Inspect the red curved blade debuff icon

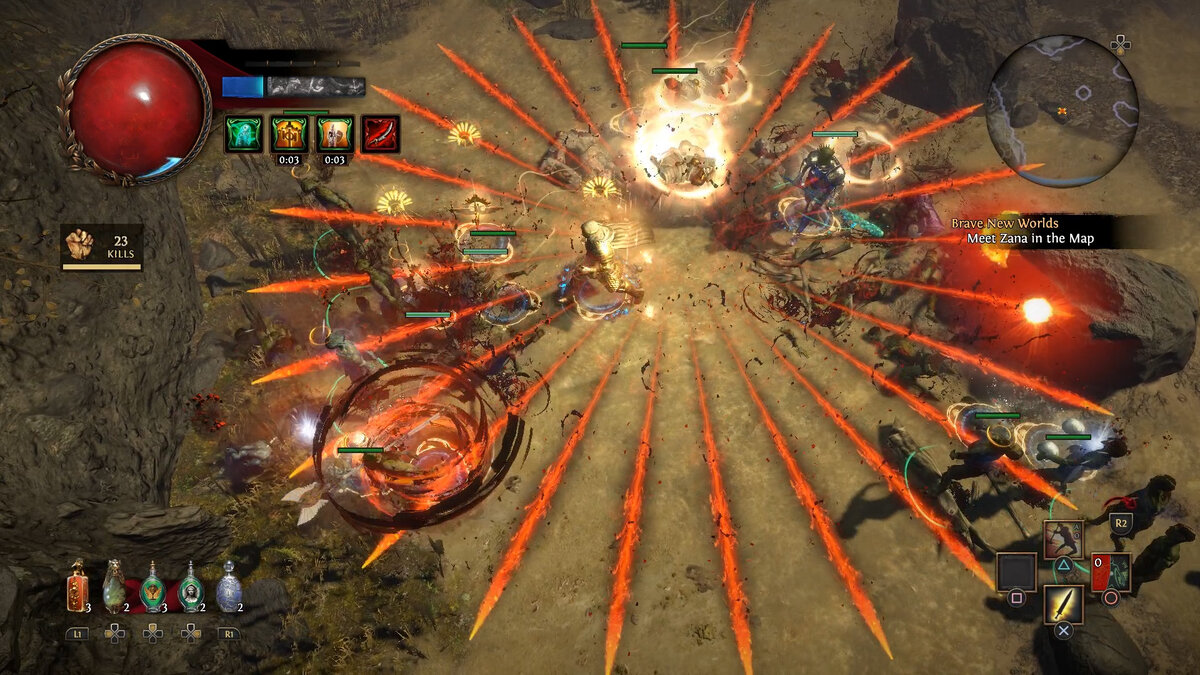(x=381, y=134)
